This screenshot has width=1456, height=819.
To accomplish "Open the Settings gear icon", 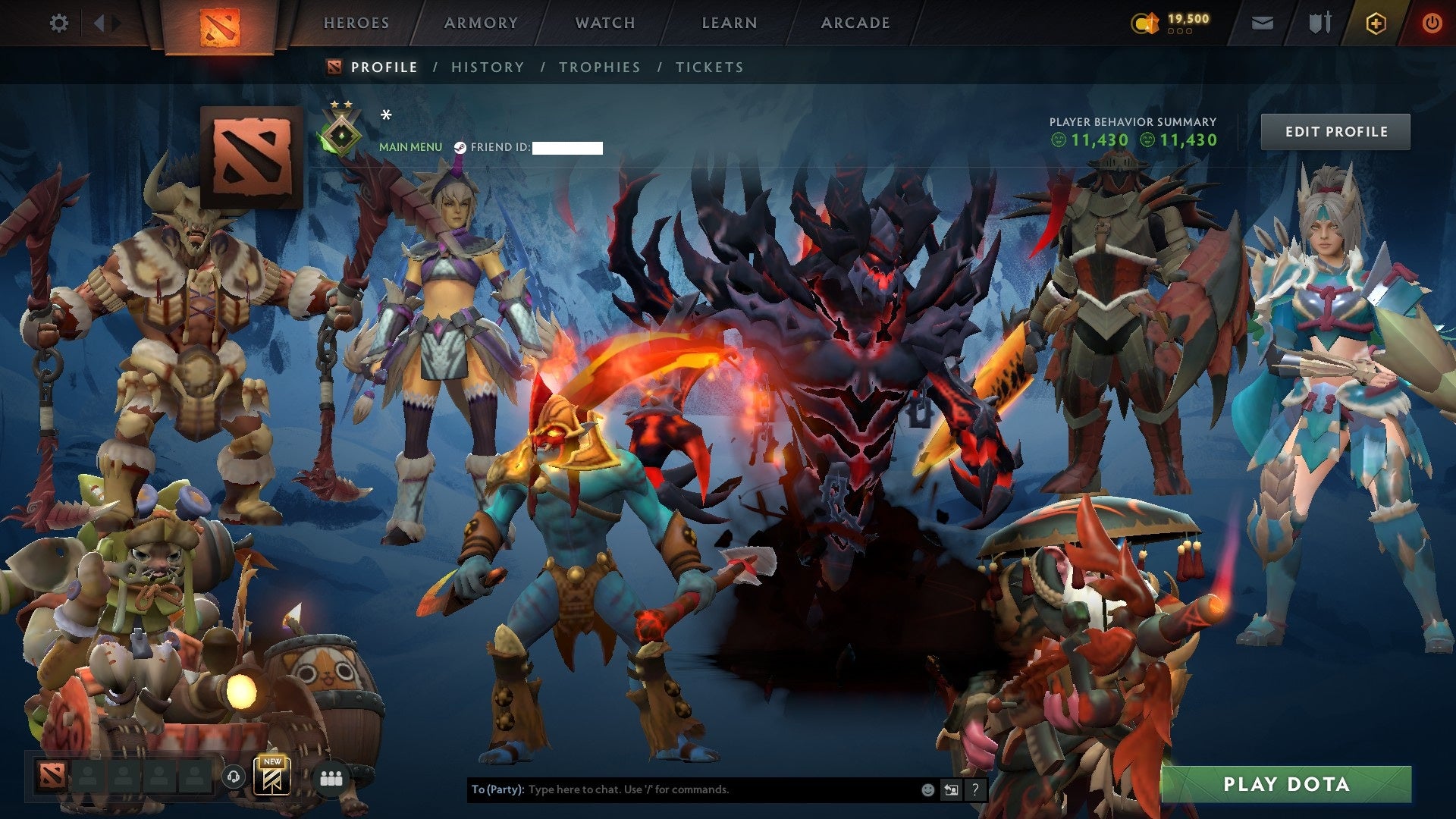I will [x=59, y=23].
